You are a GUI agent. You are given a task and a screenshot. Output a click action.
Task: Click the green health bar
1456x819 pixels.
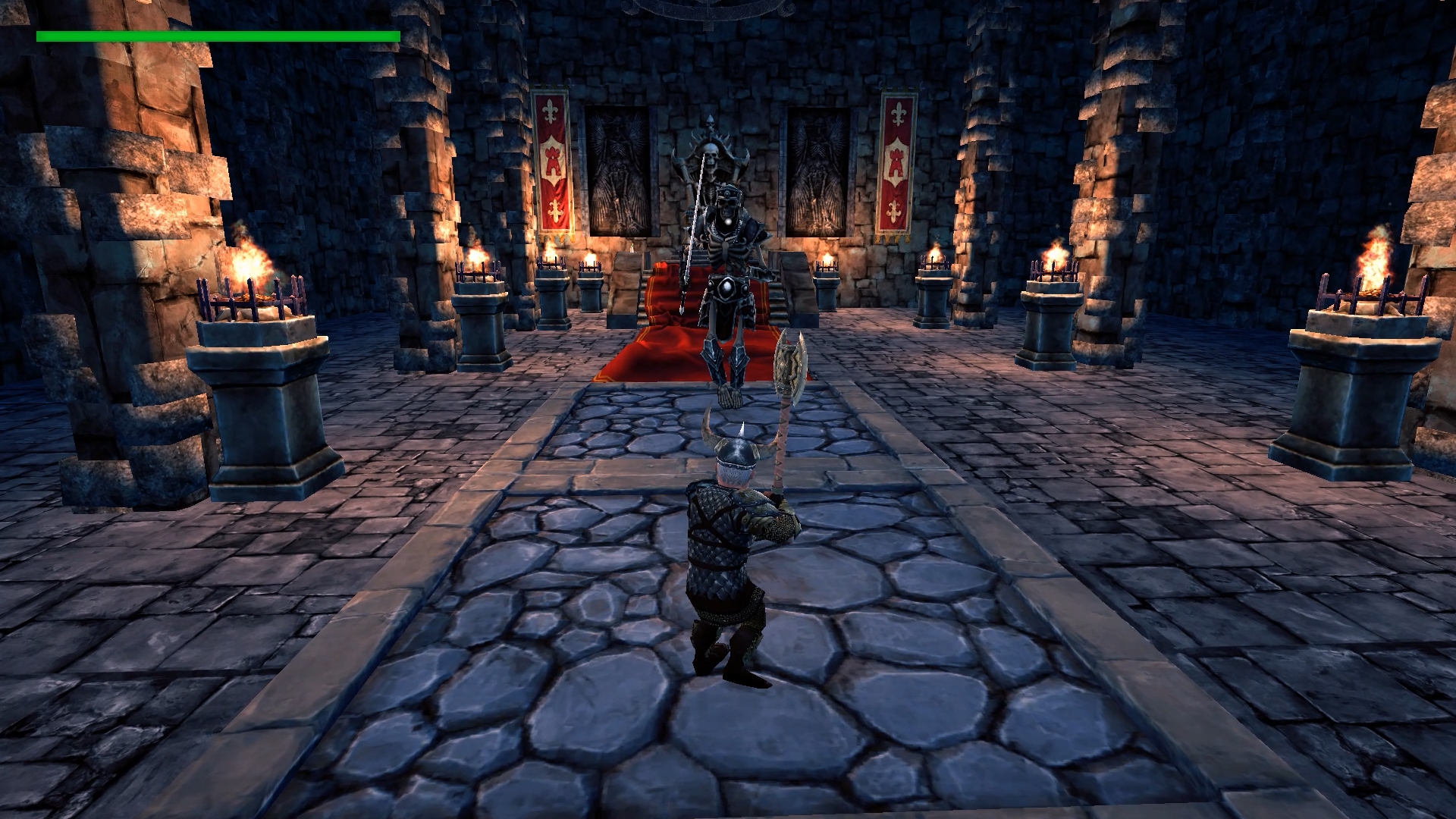220,35
